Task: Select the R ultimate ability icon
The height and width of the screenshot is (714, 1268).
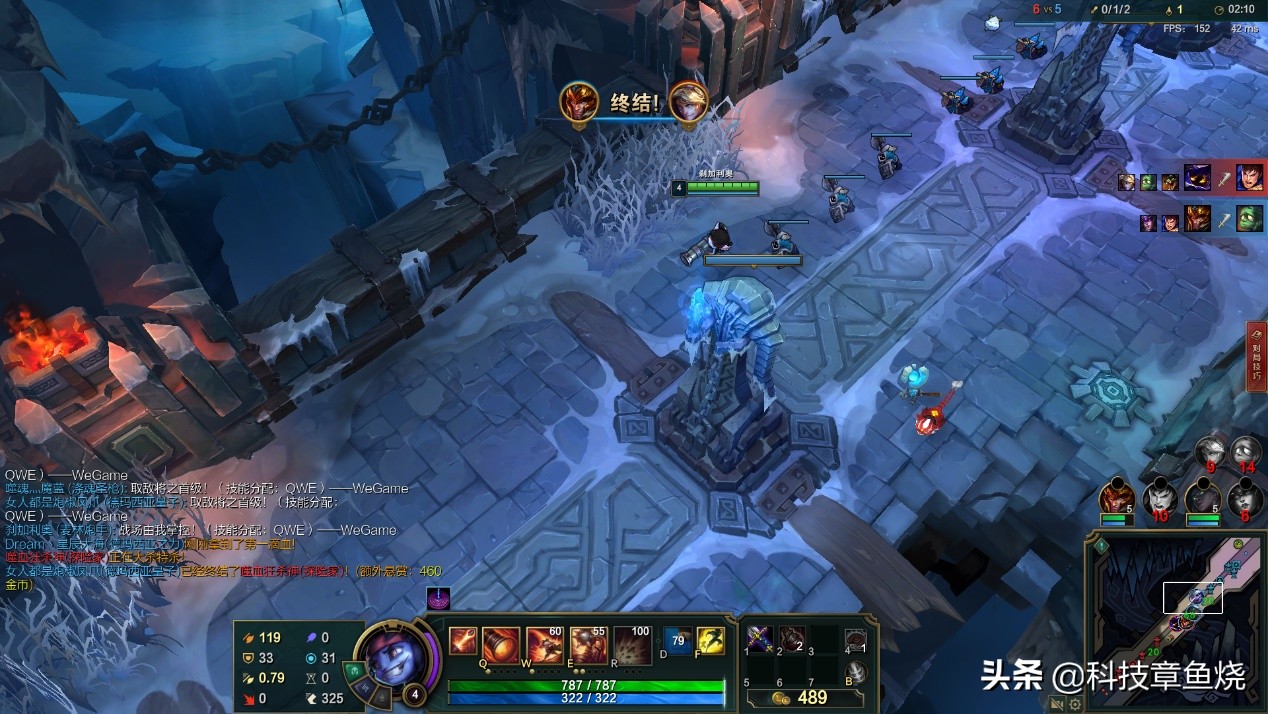Action: click(632, 645)
